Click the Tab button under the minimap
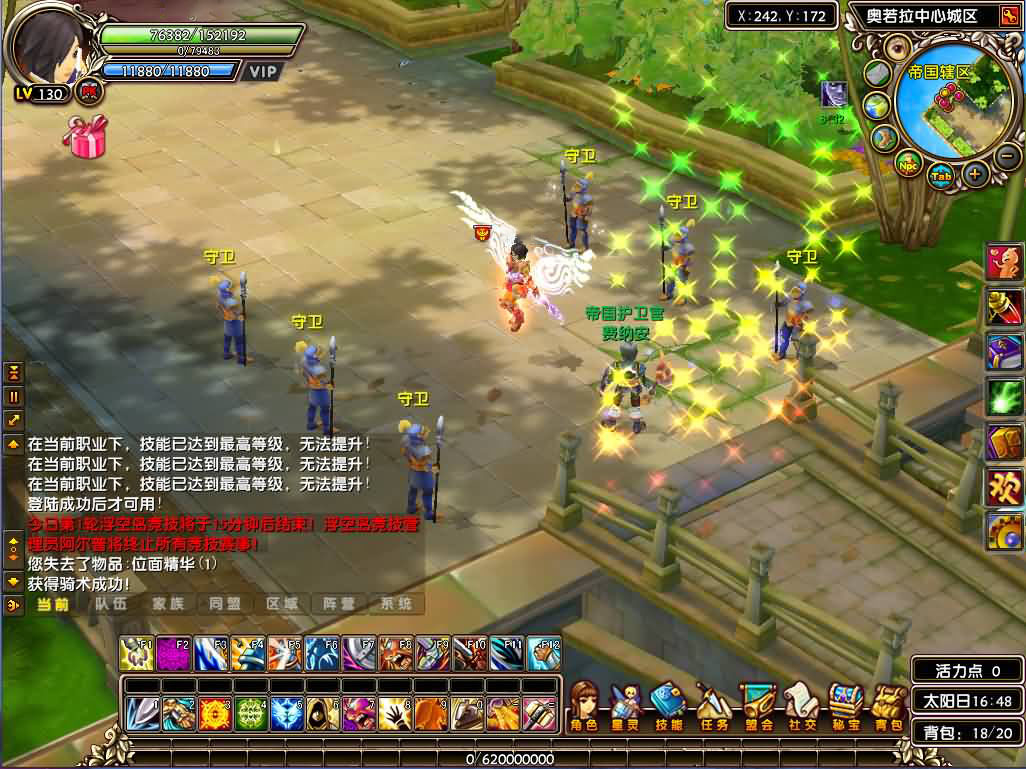Image resolution: width=1026 pixels, height=769 pixels. point(940,176)
